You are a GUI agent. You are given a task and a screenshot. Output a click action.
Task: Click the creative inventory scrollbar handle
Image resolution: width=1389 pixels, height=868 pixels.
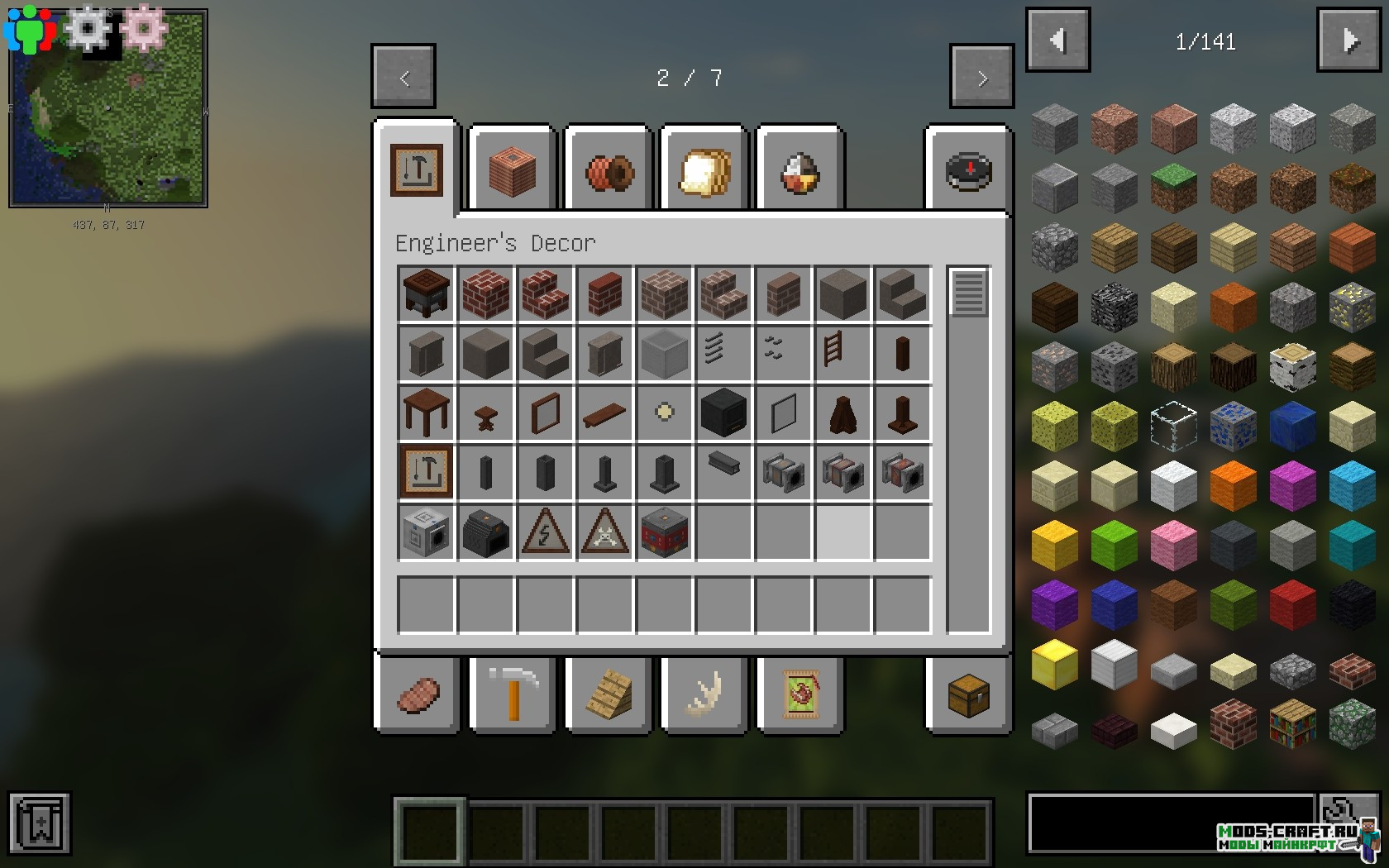pyautogui.click(x=968, y=292)
